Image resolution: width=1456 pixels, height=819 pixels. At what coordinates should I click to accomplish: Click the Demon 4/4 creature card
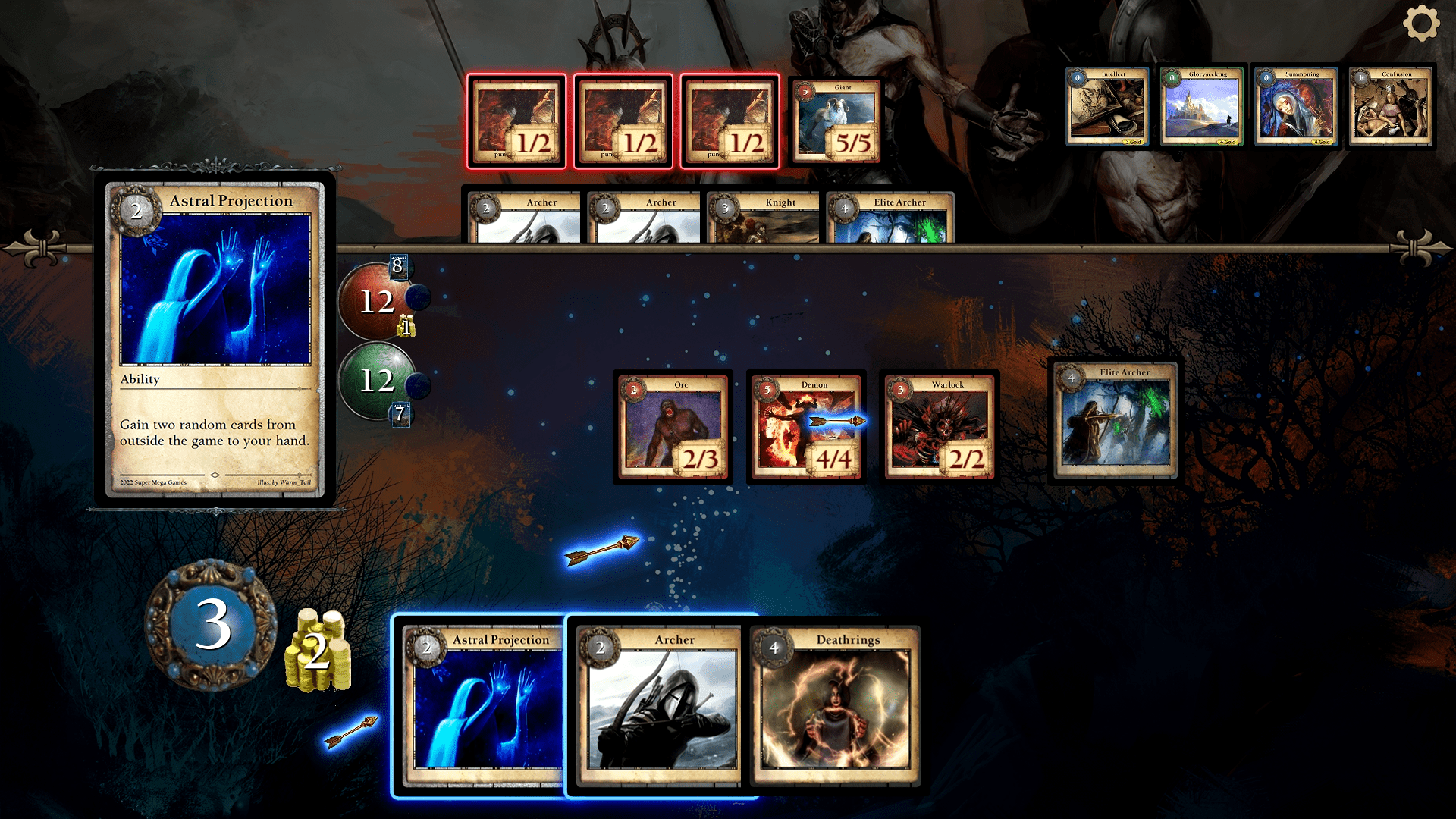tap(806, 427)
